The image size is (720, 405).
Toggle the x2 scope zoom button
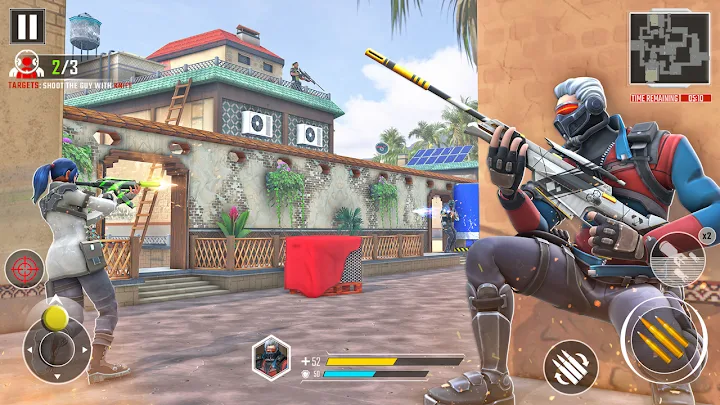pos(677,258)
